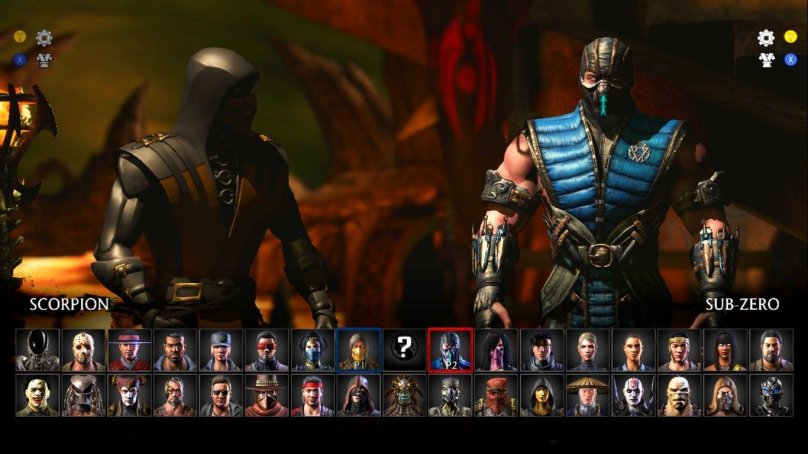Choose Leatherface from the roster
The width and height of the screenshot is (808, 454).
[38, 396]
